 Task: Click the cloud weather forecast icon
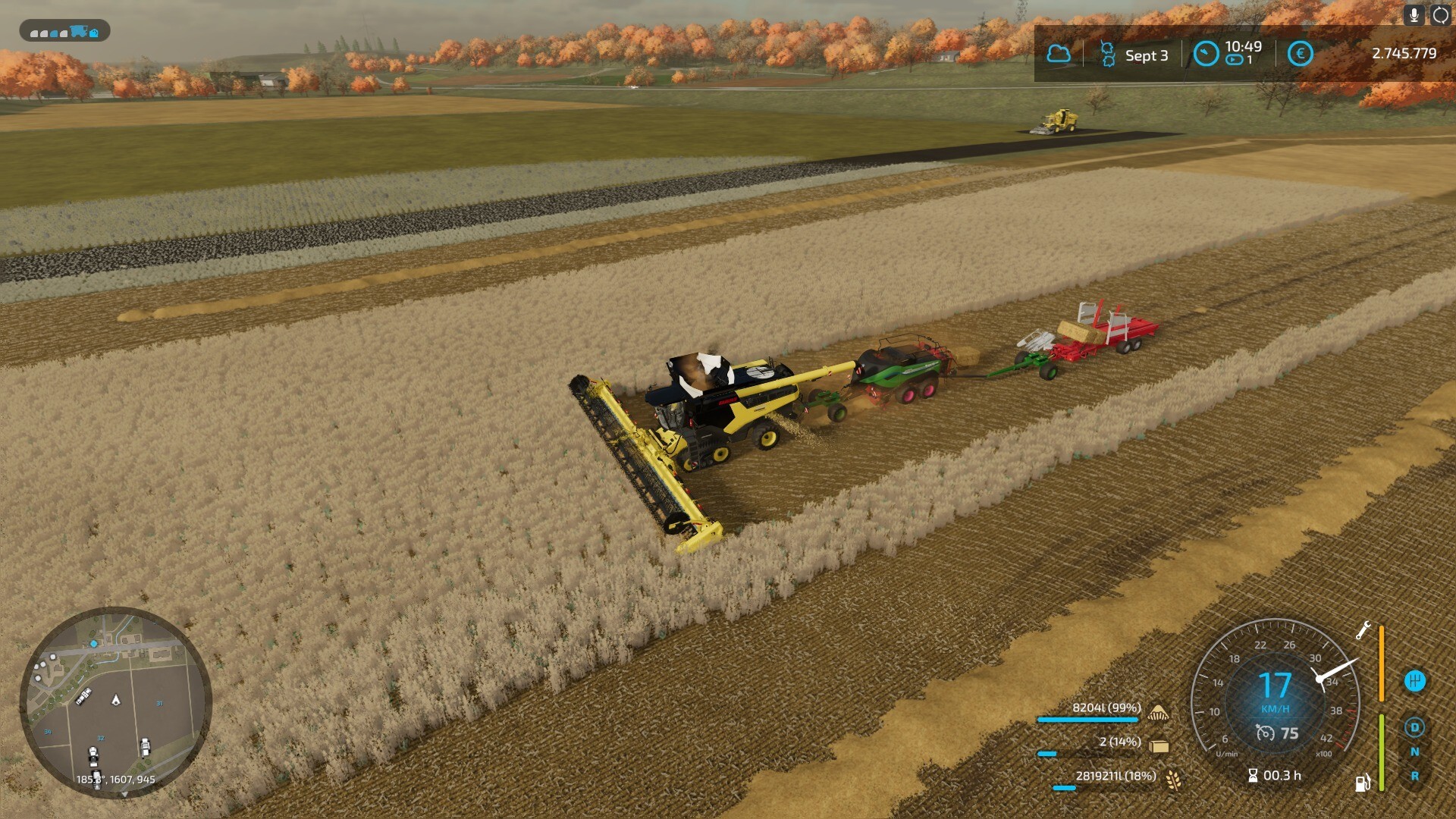tap(1059, 54)
